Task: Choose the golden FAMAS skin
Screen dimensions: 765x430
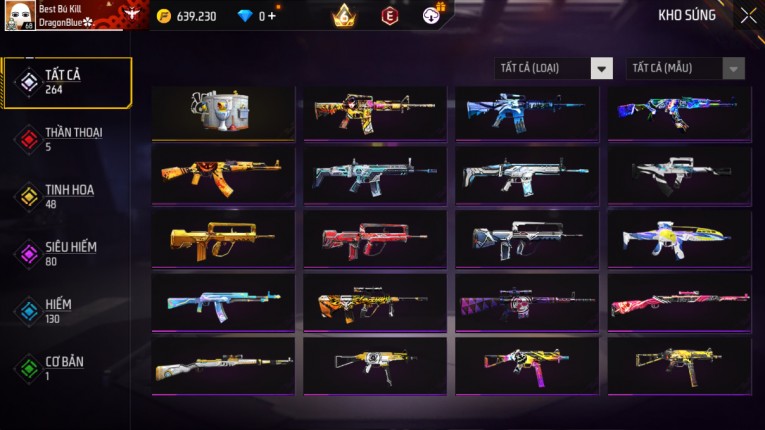Action: [x=223, y=239]
